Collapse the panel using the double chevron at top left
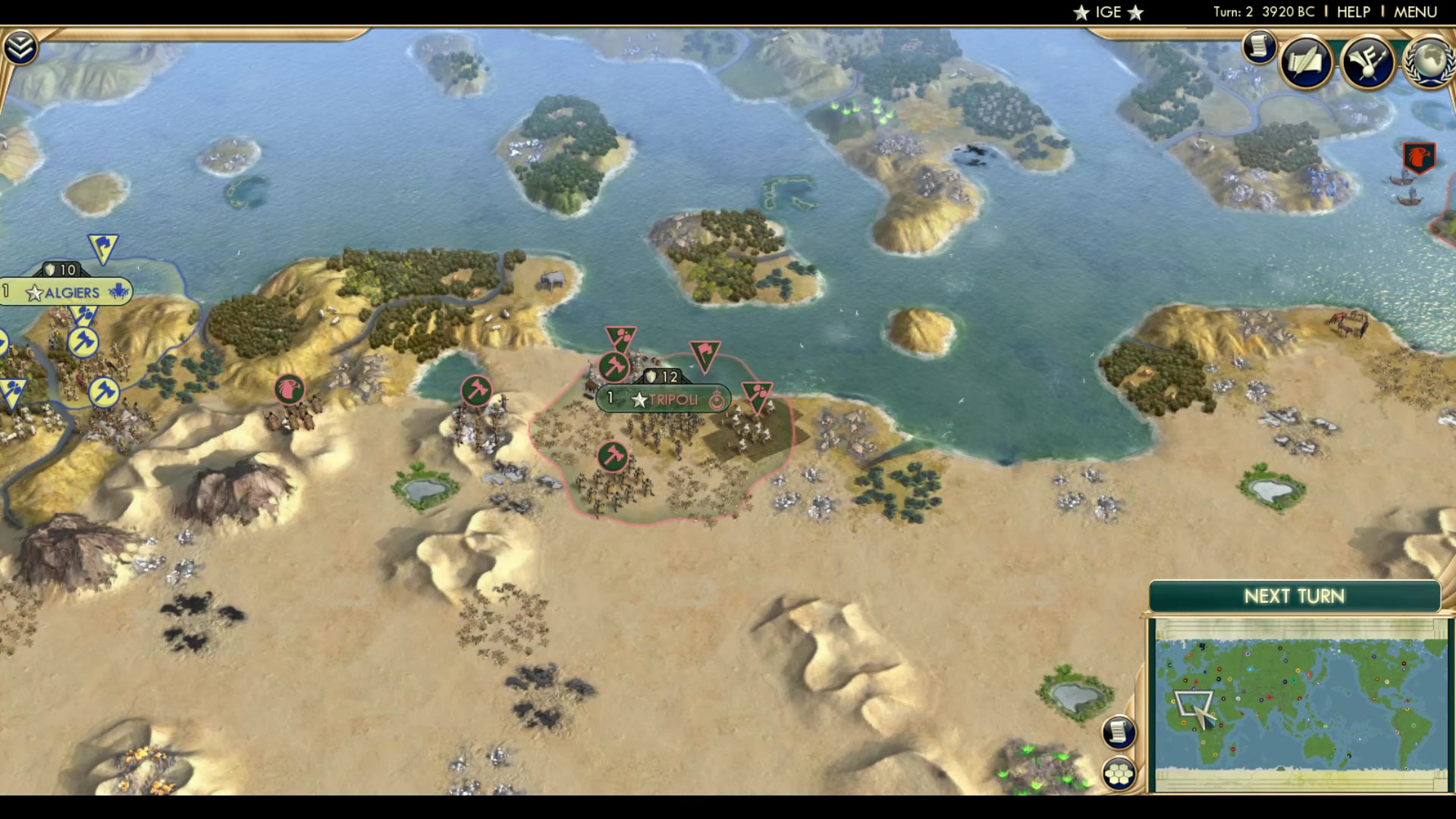 point(22,45)
